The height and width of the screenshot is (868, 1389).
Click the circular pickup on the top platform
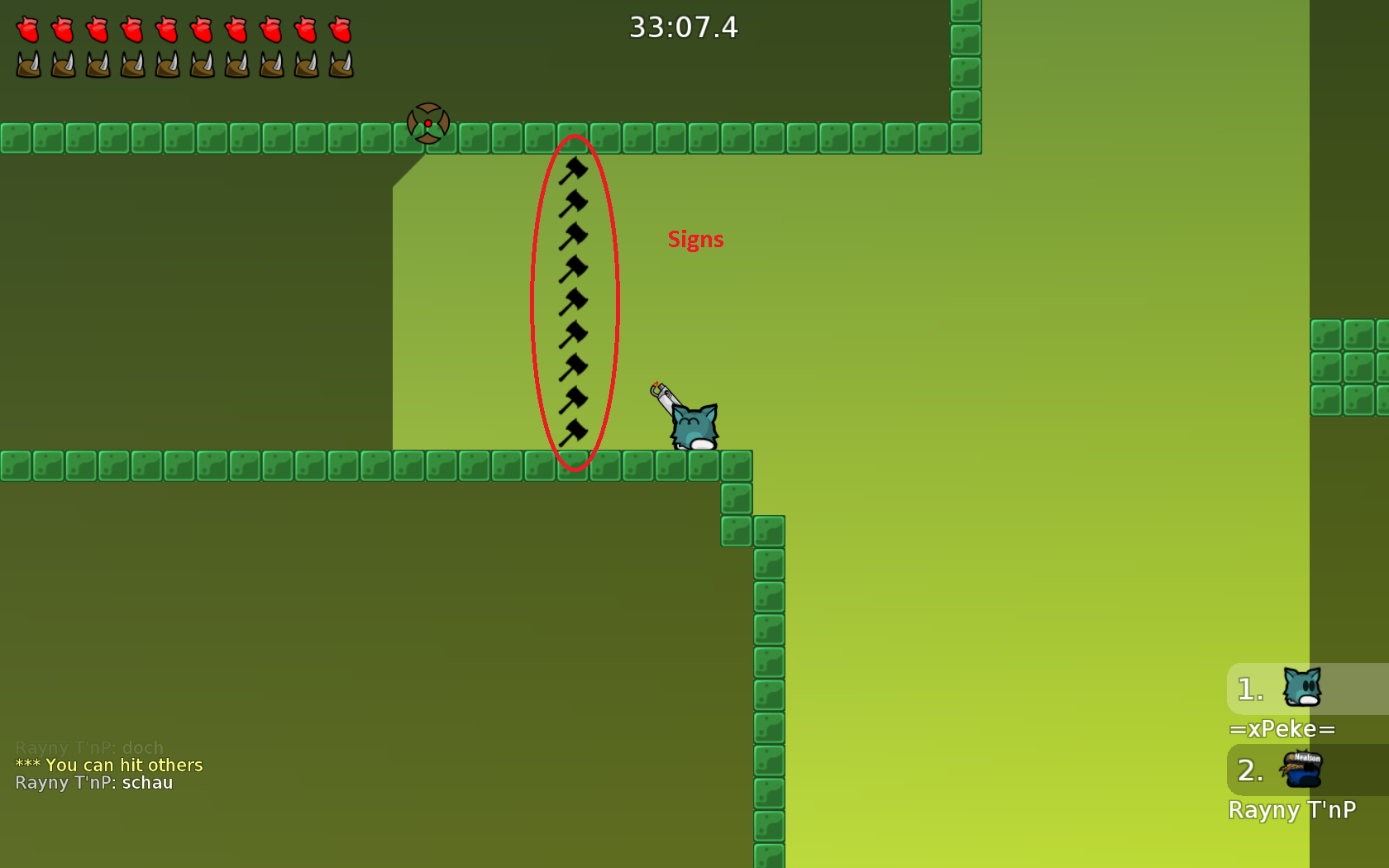coord(428,122)
